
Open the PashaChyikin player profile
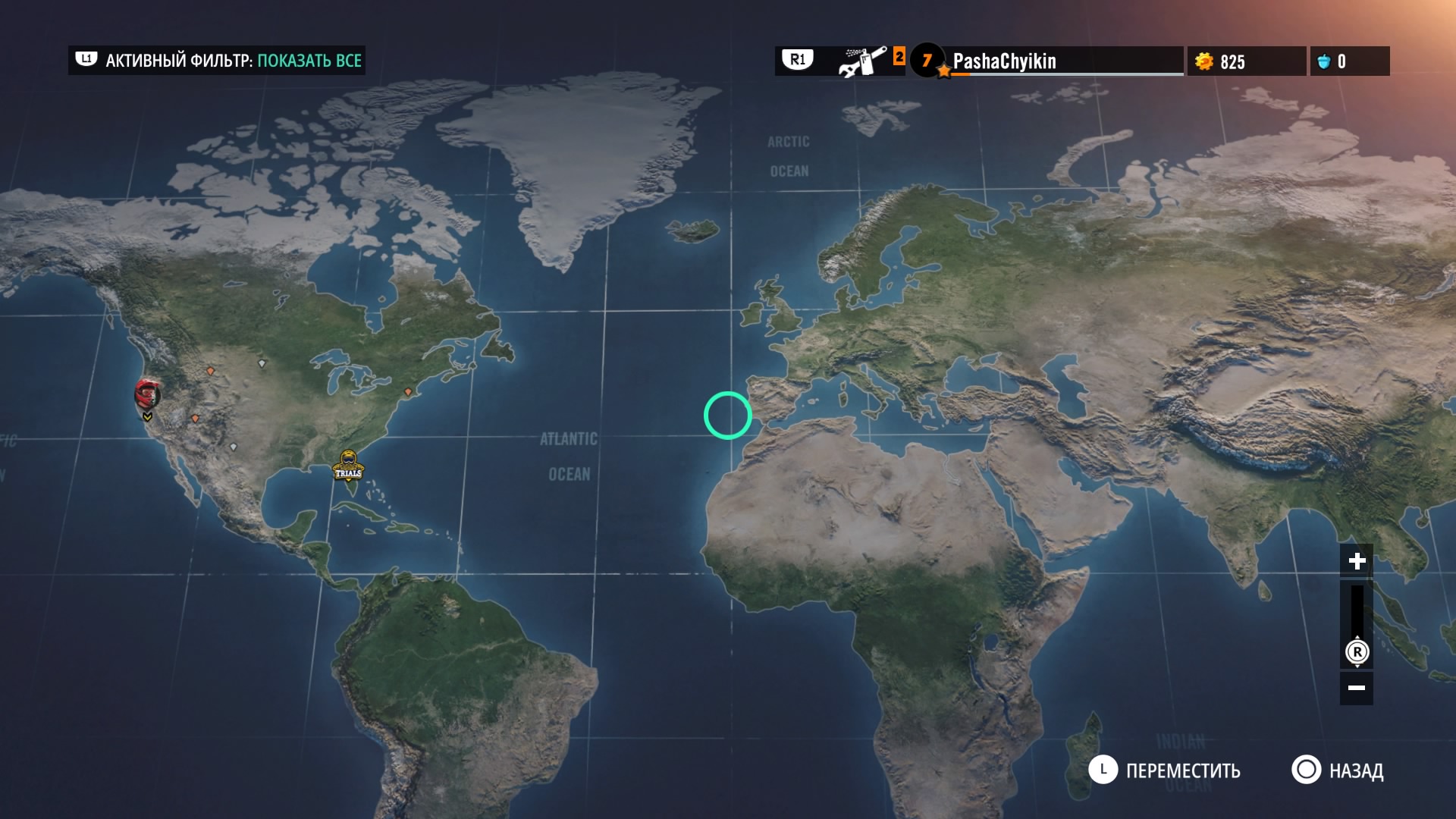point(1004,61)
